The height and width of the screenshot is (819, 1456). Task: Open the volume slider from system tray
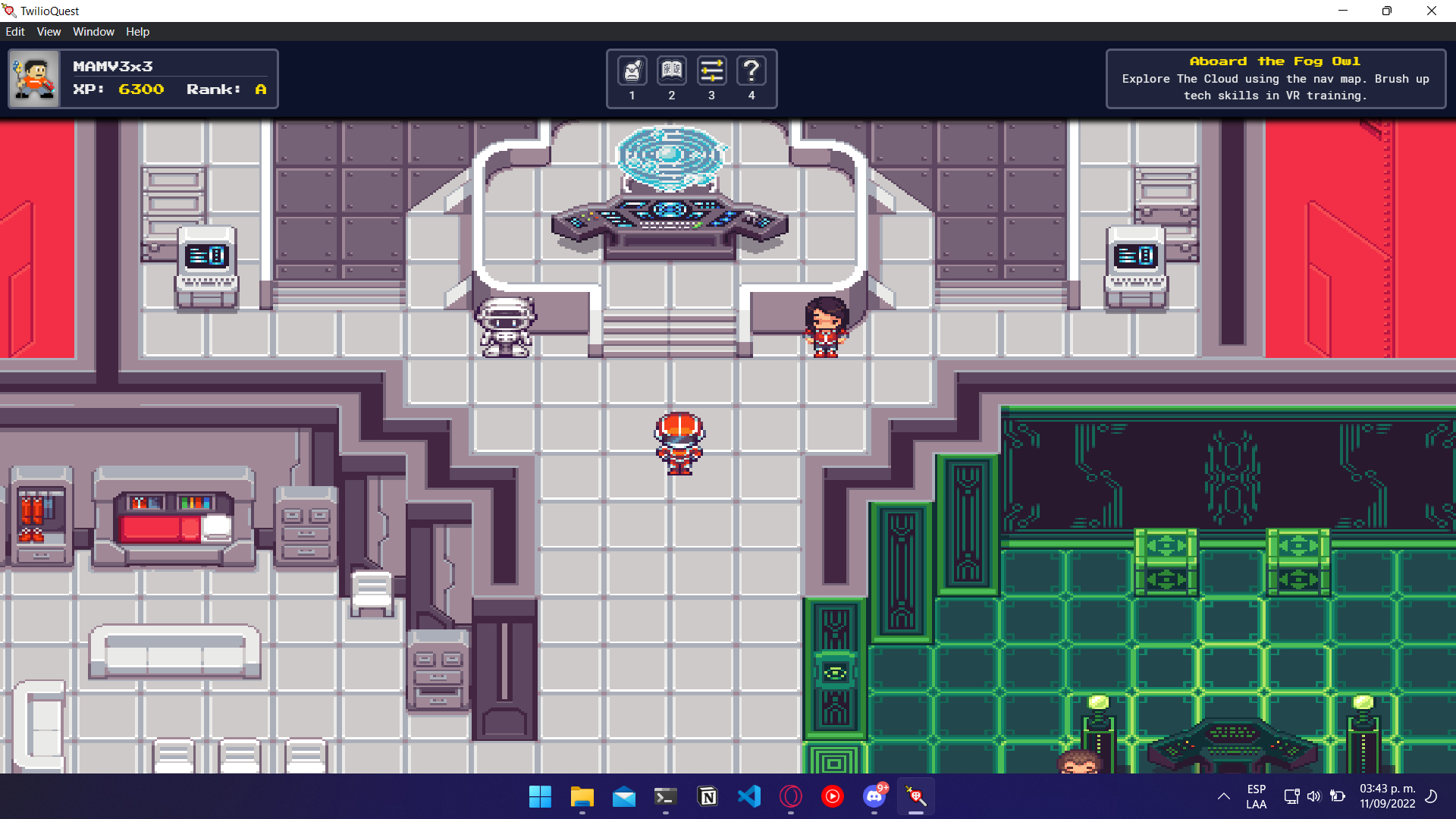point(1314,796)
